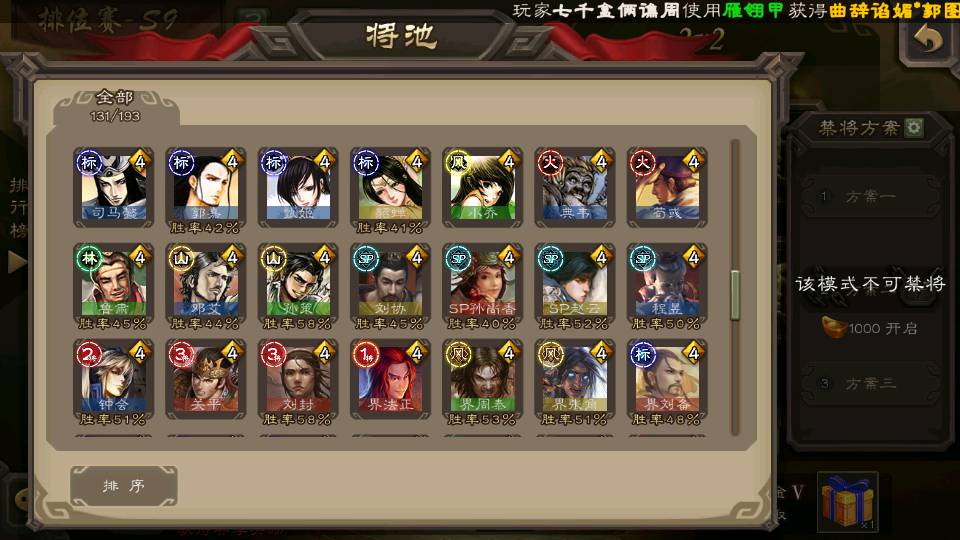The width and height of the screenshot is (960, 540).
Task: Pick the 甄姬 general card
Action: 298,186
